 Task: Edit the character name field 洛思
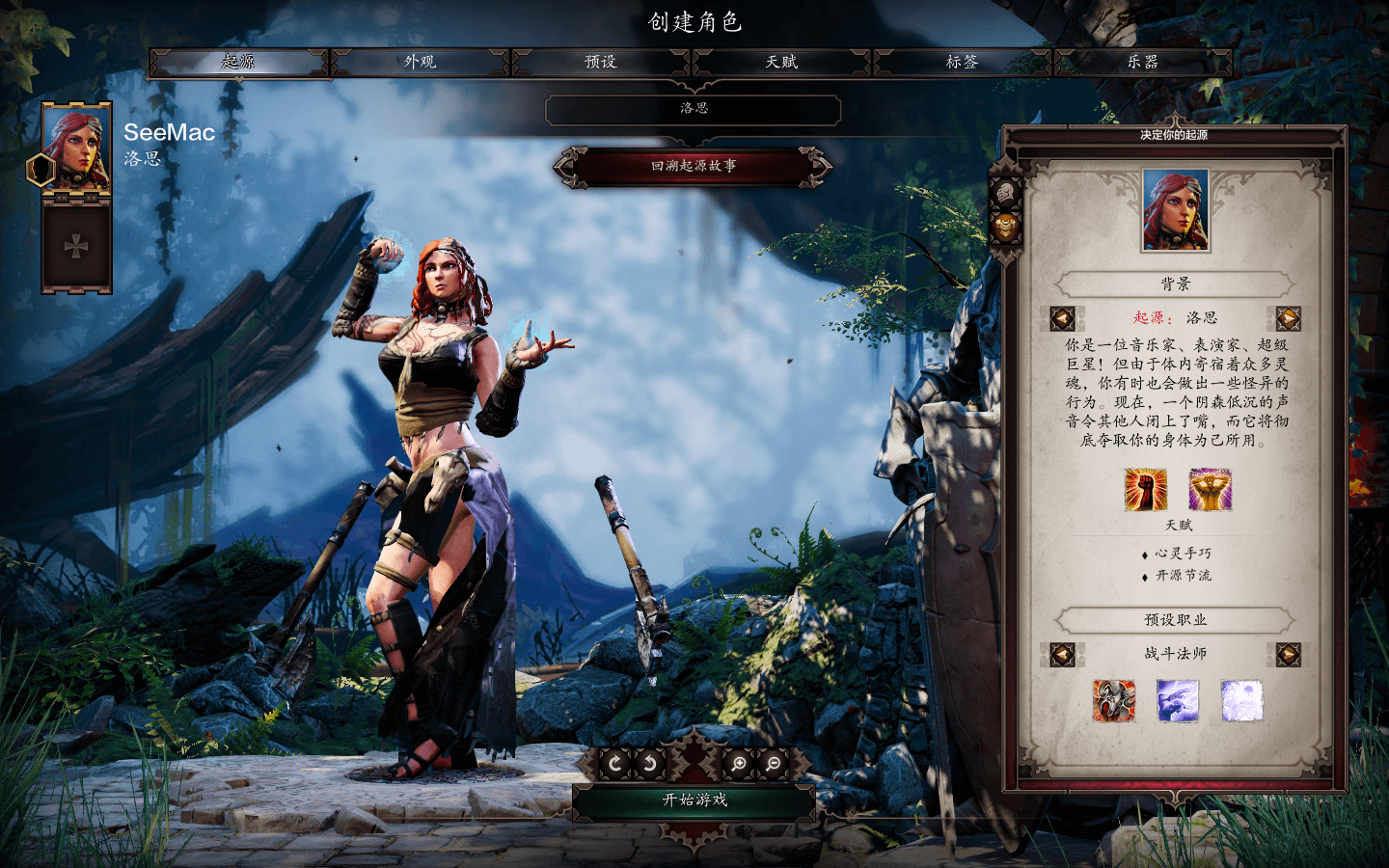[694, 109]
